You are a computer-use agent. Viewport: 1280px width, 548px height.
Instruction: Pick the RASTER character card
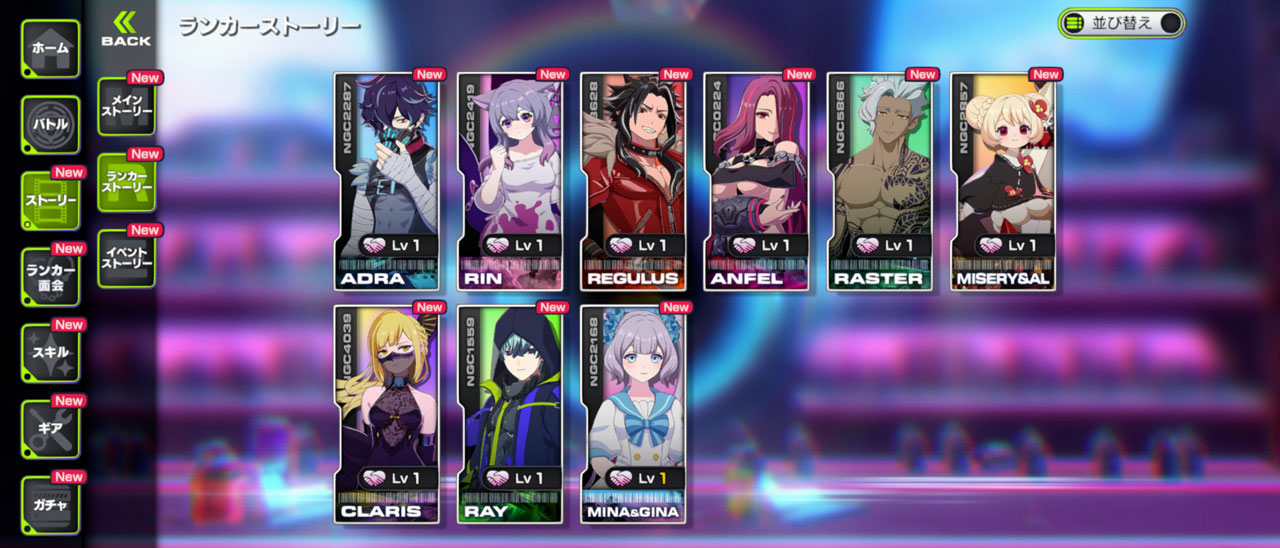(879, 182)
